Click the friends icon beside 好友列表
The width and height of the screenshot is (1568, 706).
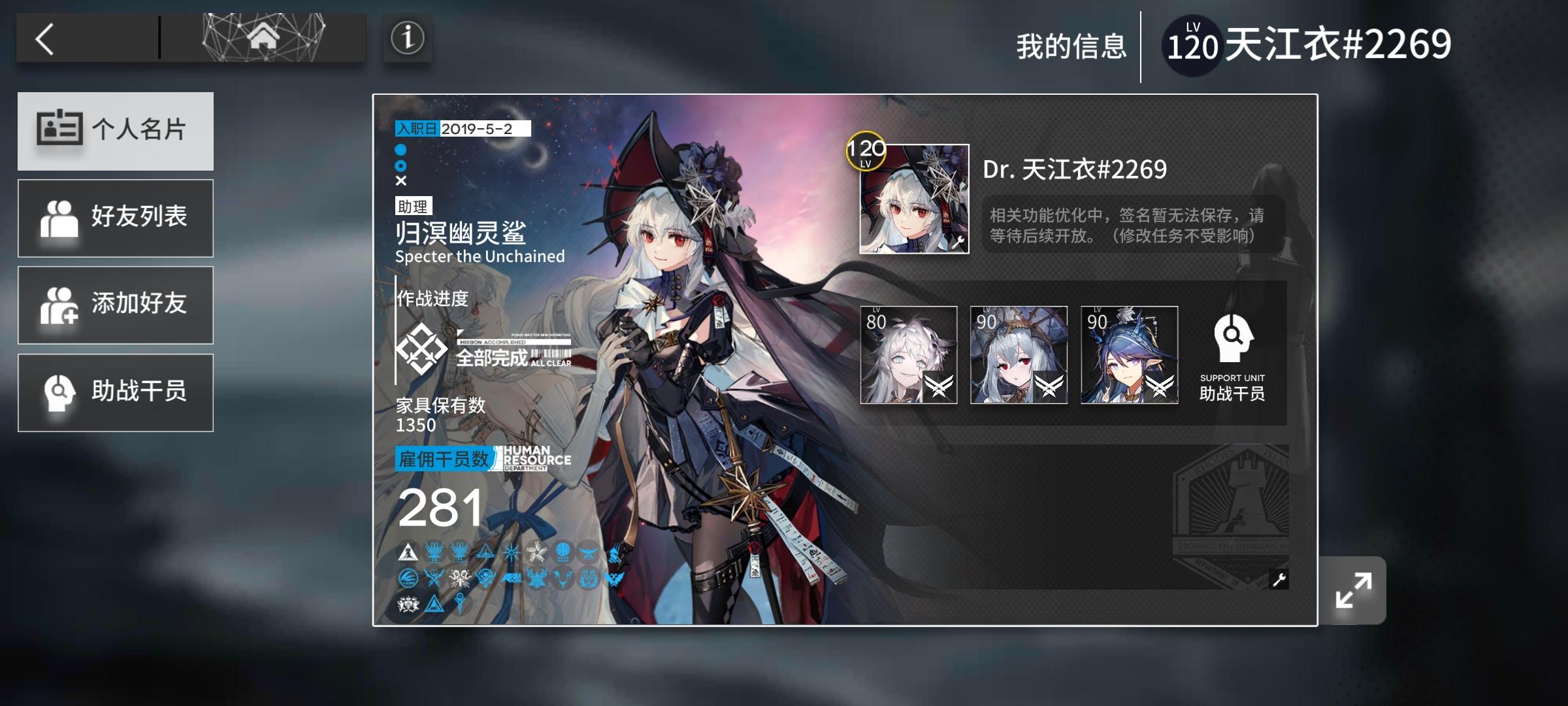coord(60,218)
